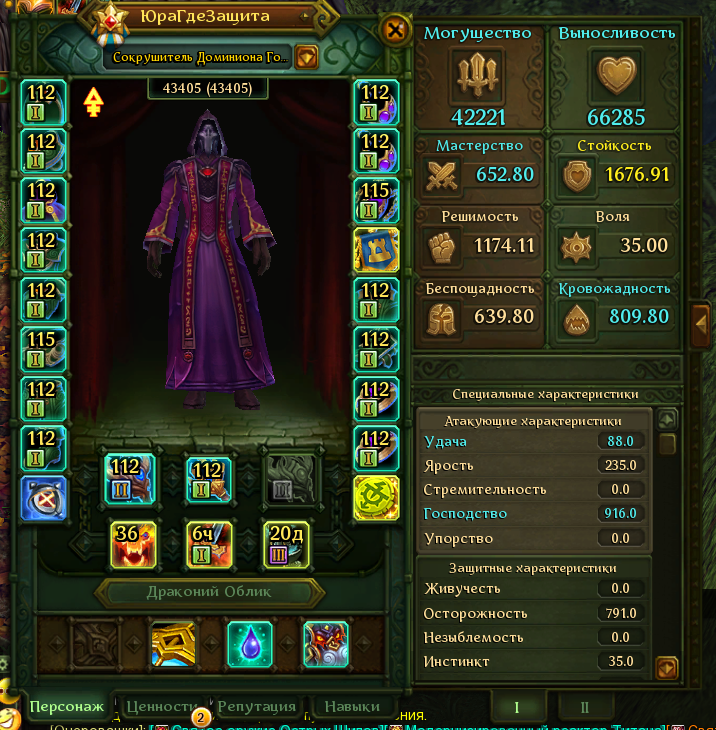This screenshot has width=716, height=730.
Task: Select the red demon mask slot
Action: 327,644
